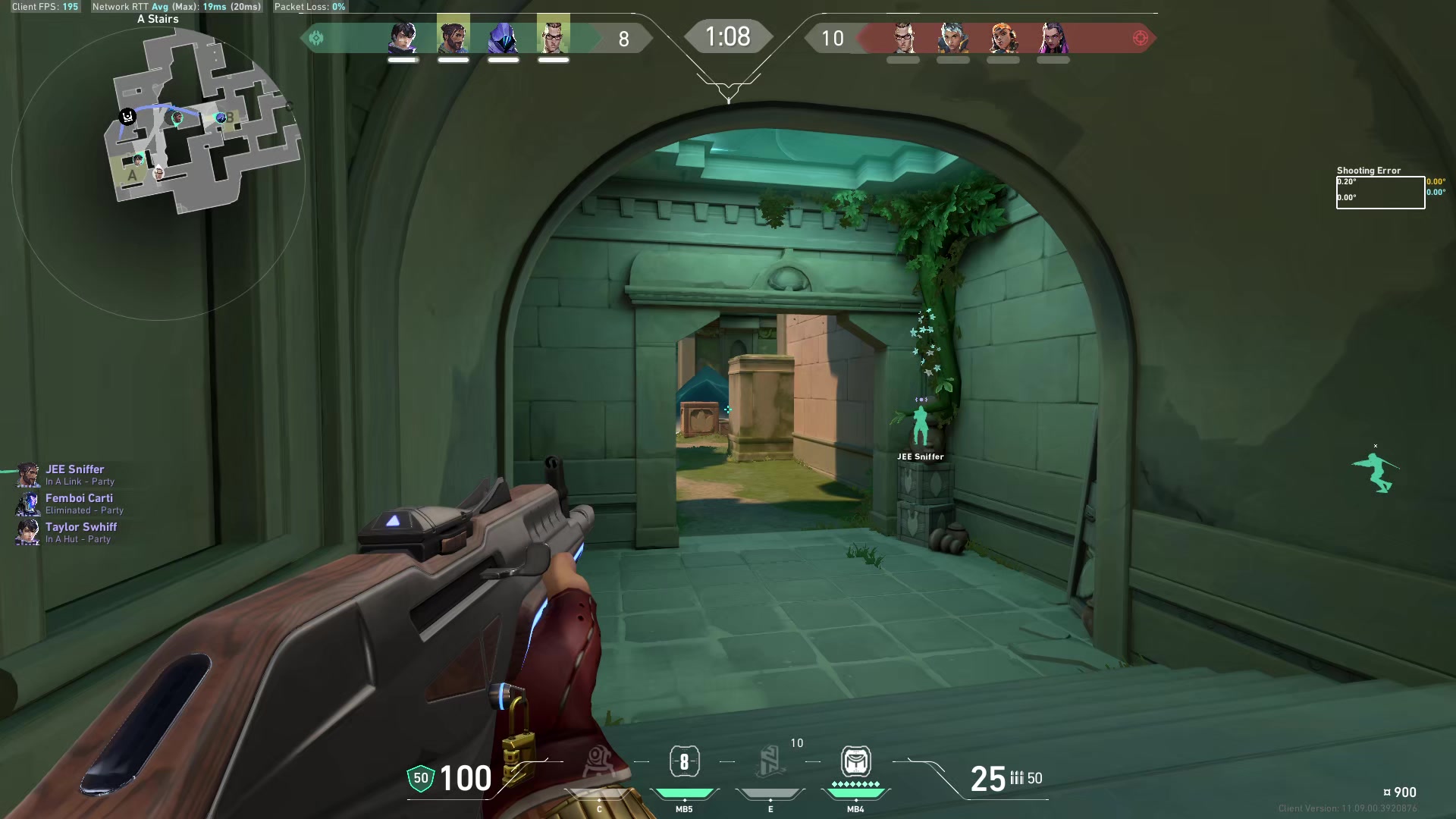
Task: Click Taylor Swhiff's party entry
Action: pyautogui.click(x=80, y=532)
